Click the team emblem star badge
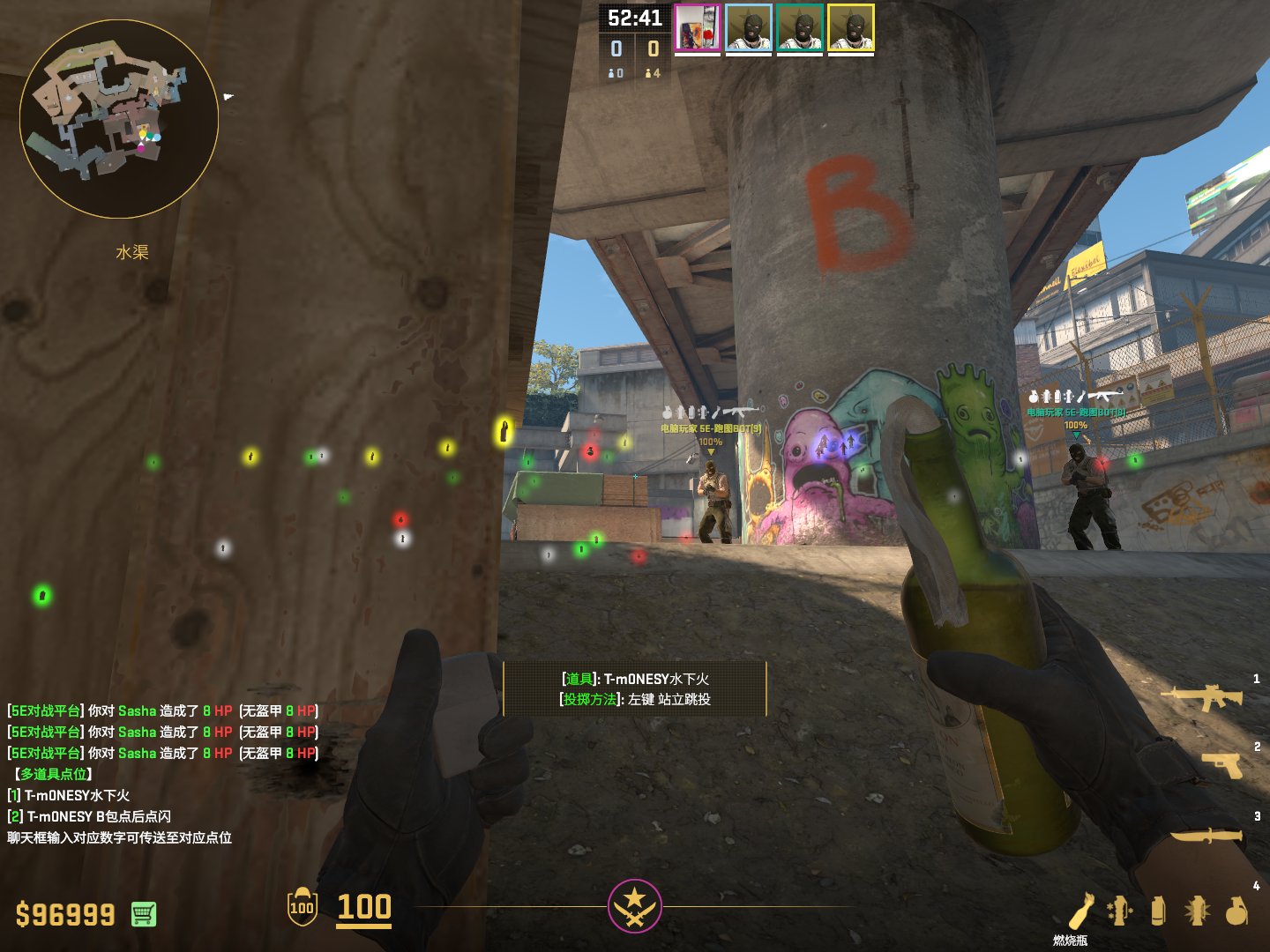 click(x=634, y=905)
